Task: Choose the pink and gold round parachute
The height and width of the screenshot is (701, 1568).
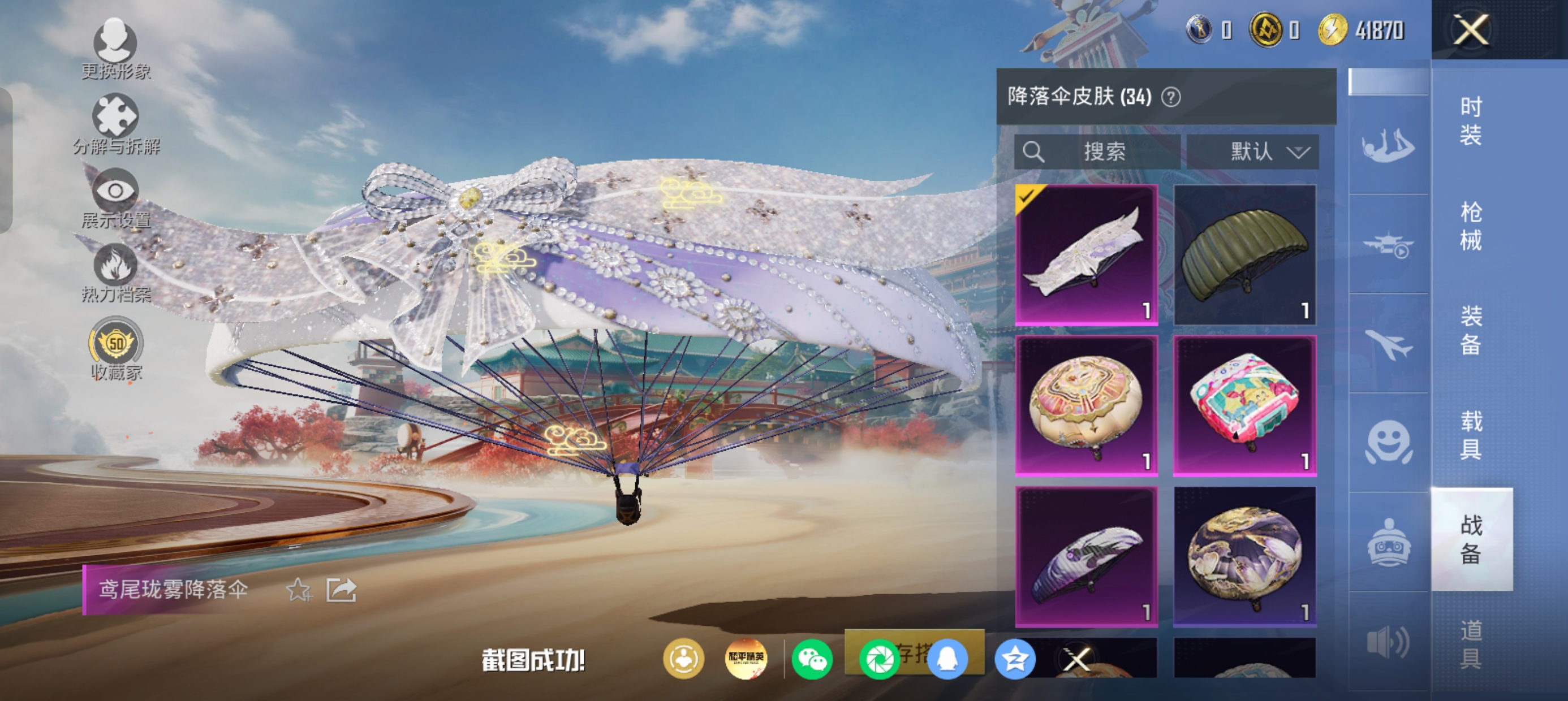Action: coord(1086,405)
